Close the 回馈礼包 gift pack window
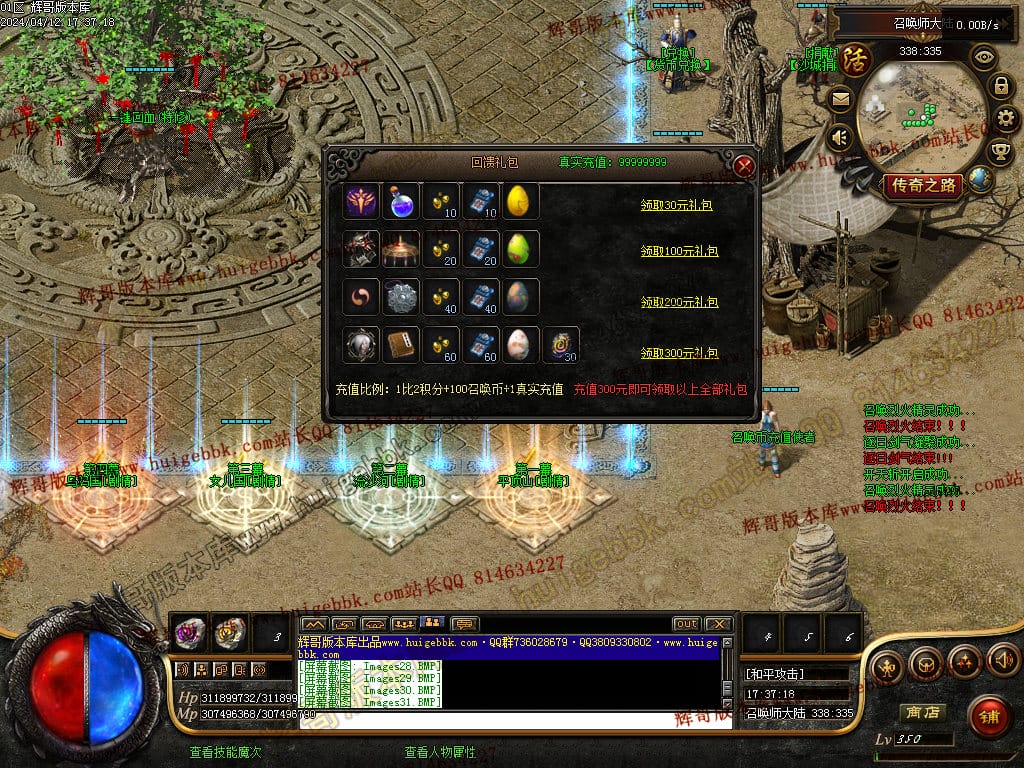This screenshot has height=768, width=1024. point(743,167)
